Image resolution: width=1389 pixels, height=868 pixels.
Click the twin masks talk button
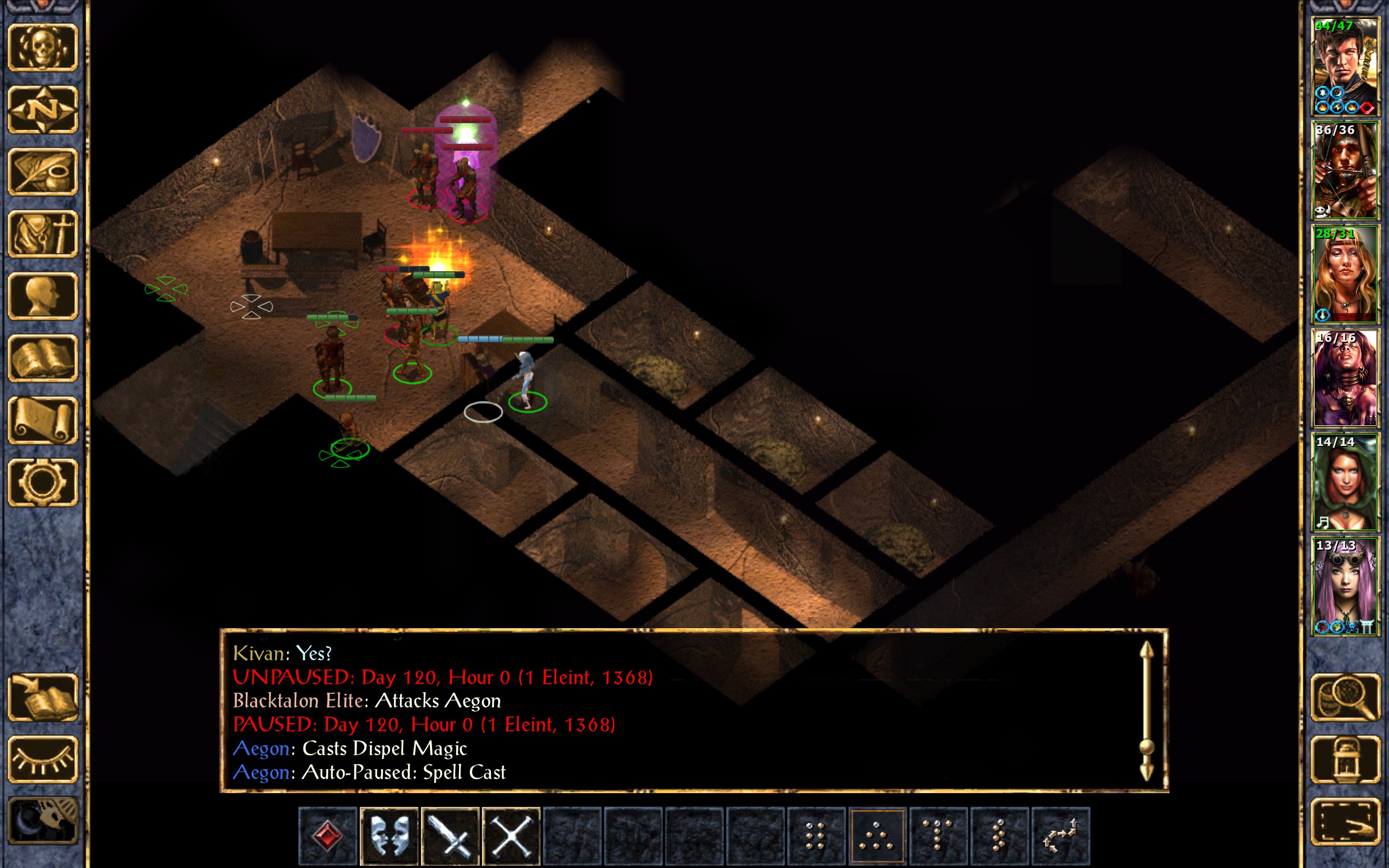389,835
